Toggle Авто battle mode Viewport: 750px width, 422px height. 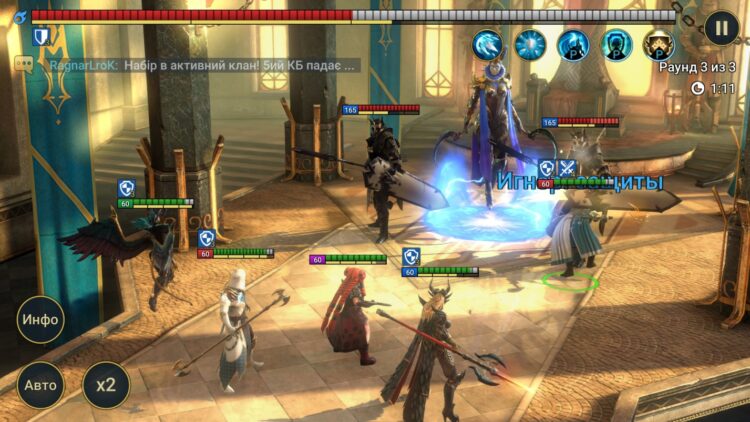[x=40, y=385]
